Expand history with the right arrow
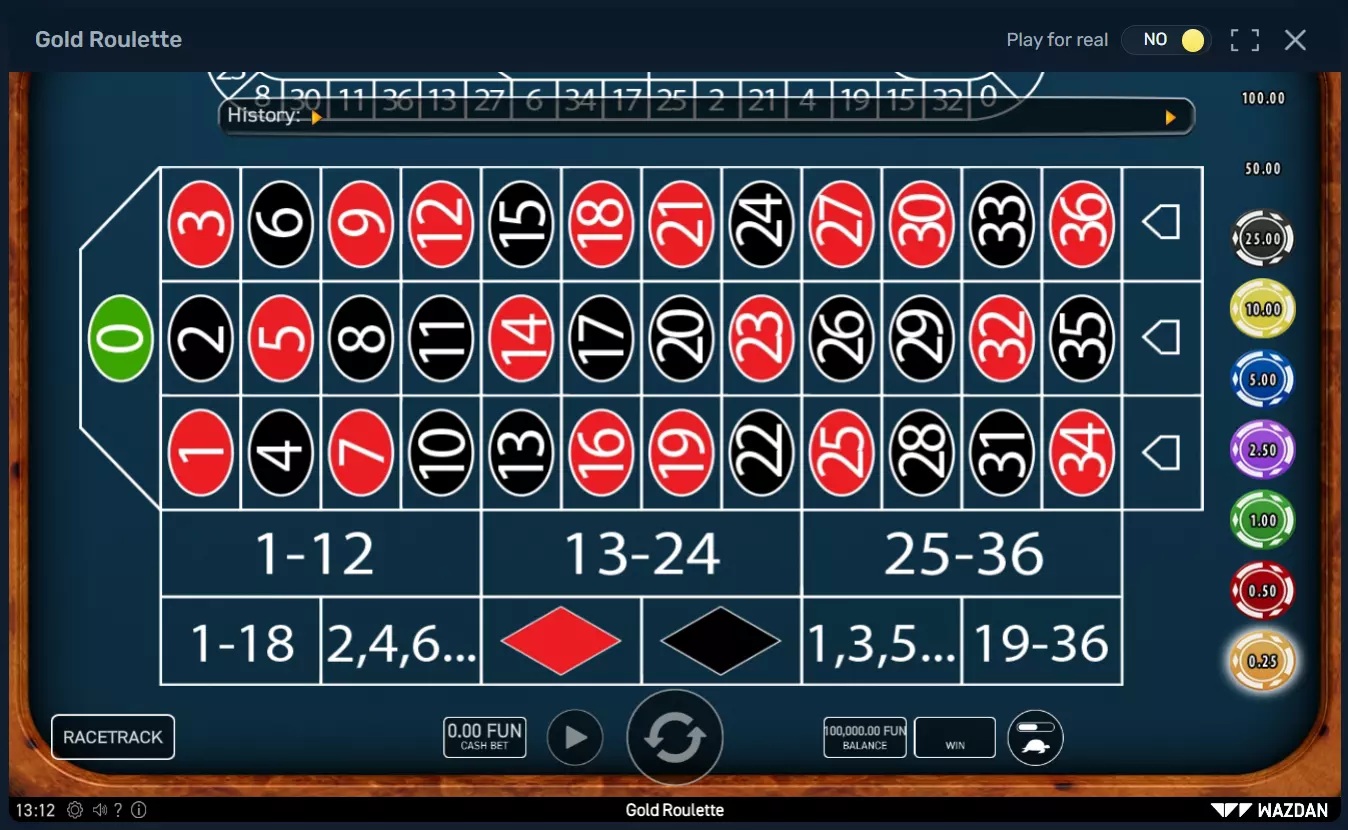The image size is (1348, 830). click(x=1170, y=117)
